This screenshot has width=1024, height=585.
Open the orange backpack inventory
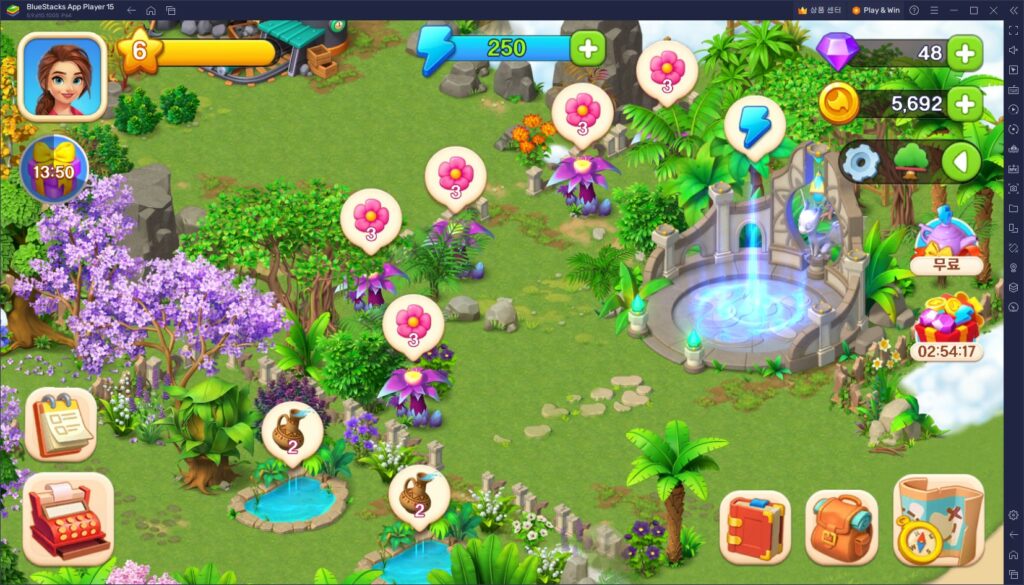click(841, 526)
